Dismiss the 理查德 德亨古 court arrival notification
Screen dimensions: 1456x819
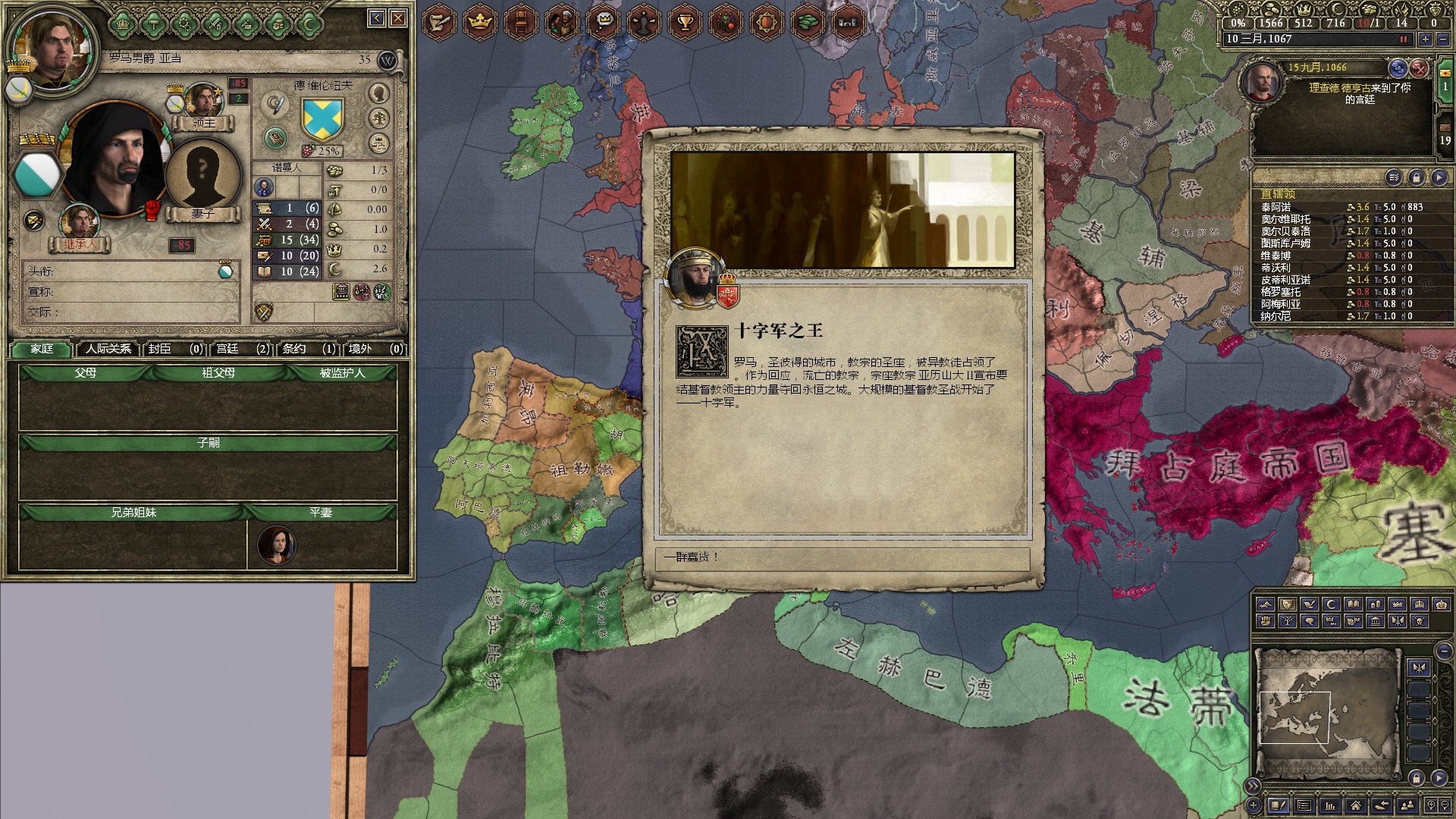pos(1419,68)
